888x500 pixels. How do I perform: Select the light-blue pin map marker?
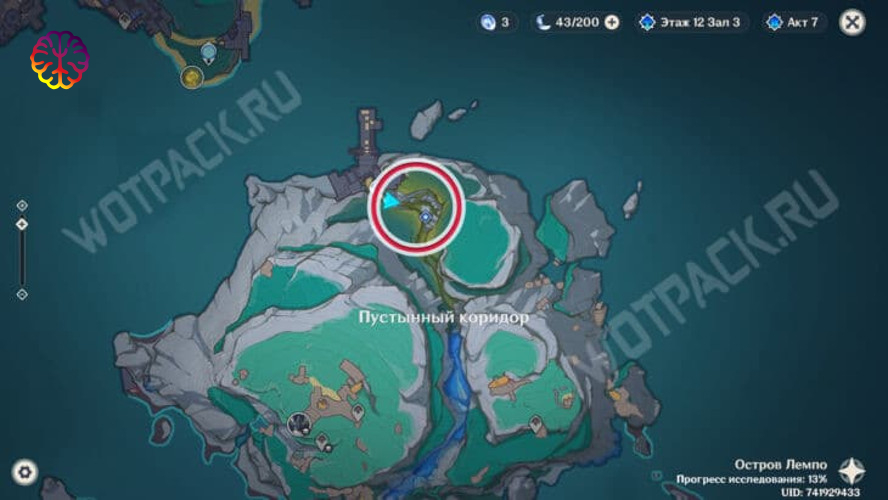tap(208, 52)
